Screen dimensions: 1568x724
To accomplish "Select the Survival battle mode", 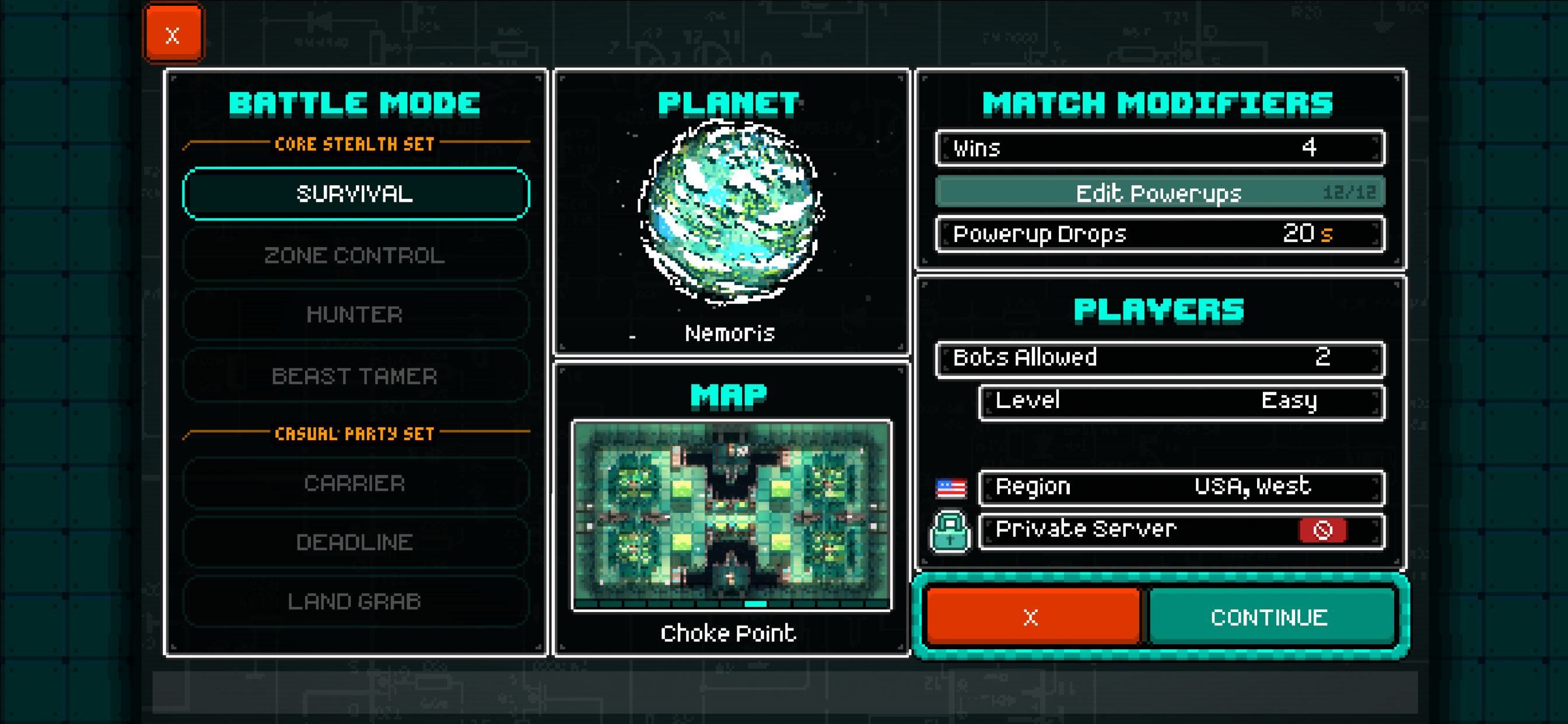I will click(x=355, y=194).
